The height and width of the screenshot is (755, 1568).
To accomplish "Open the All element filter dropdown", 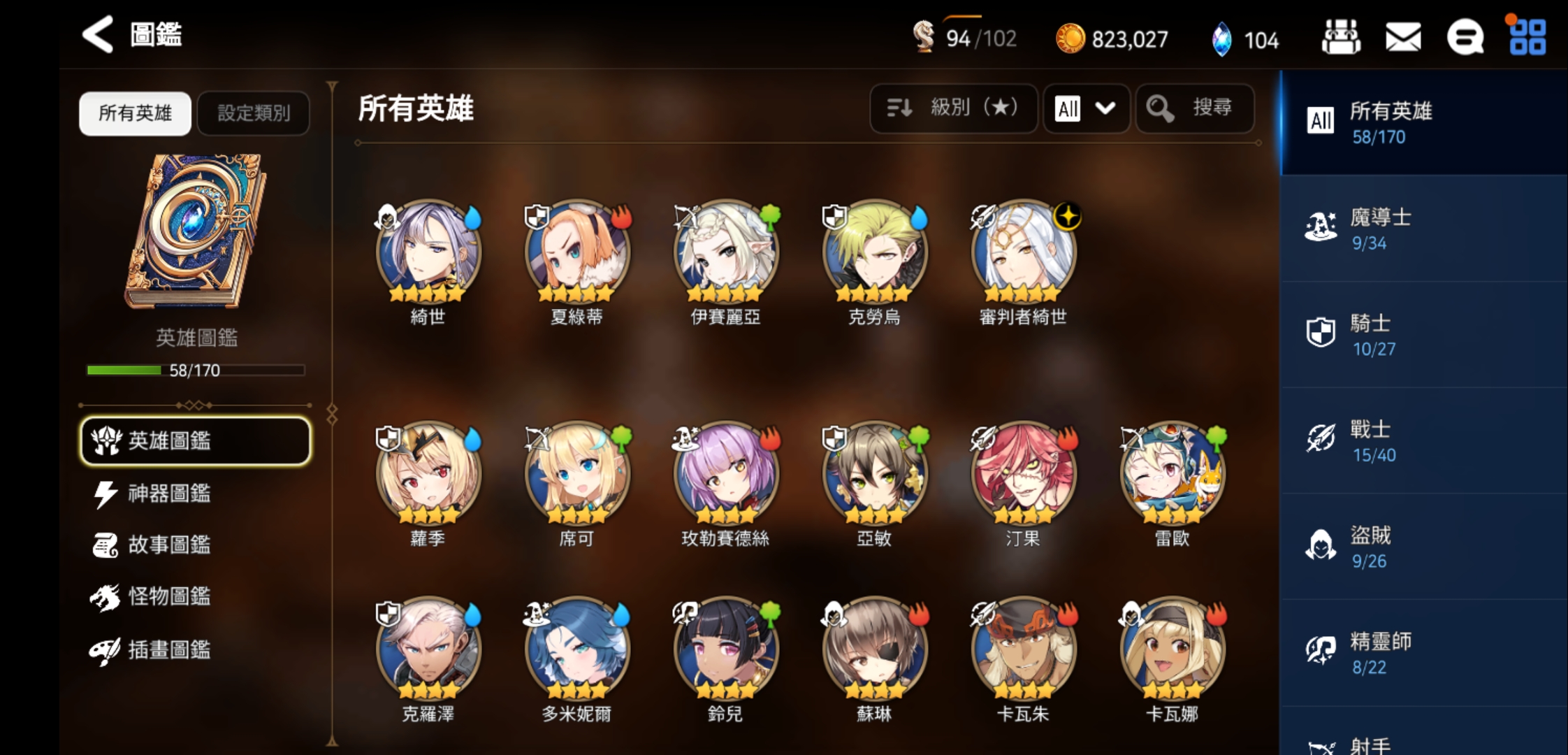I will click(1086, 108).
